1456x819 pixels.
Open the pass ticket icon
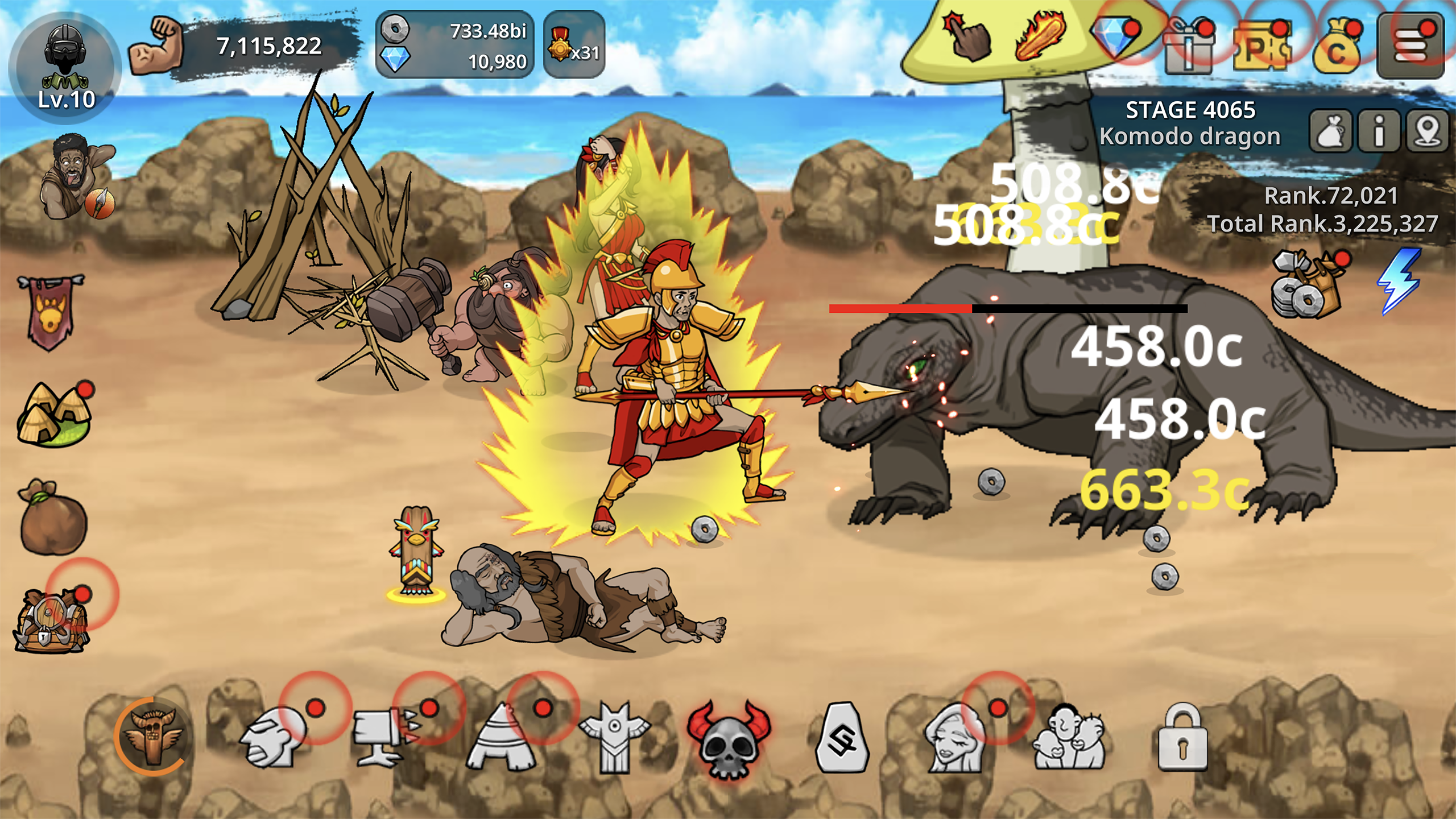pos(1261,48)
